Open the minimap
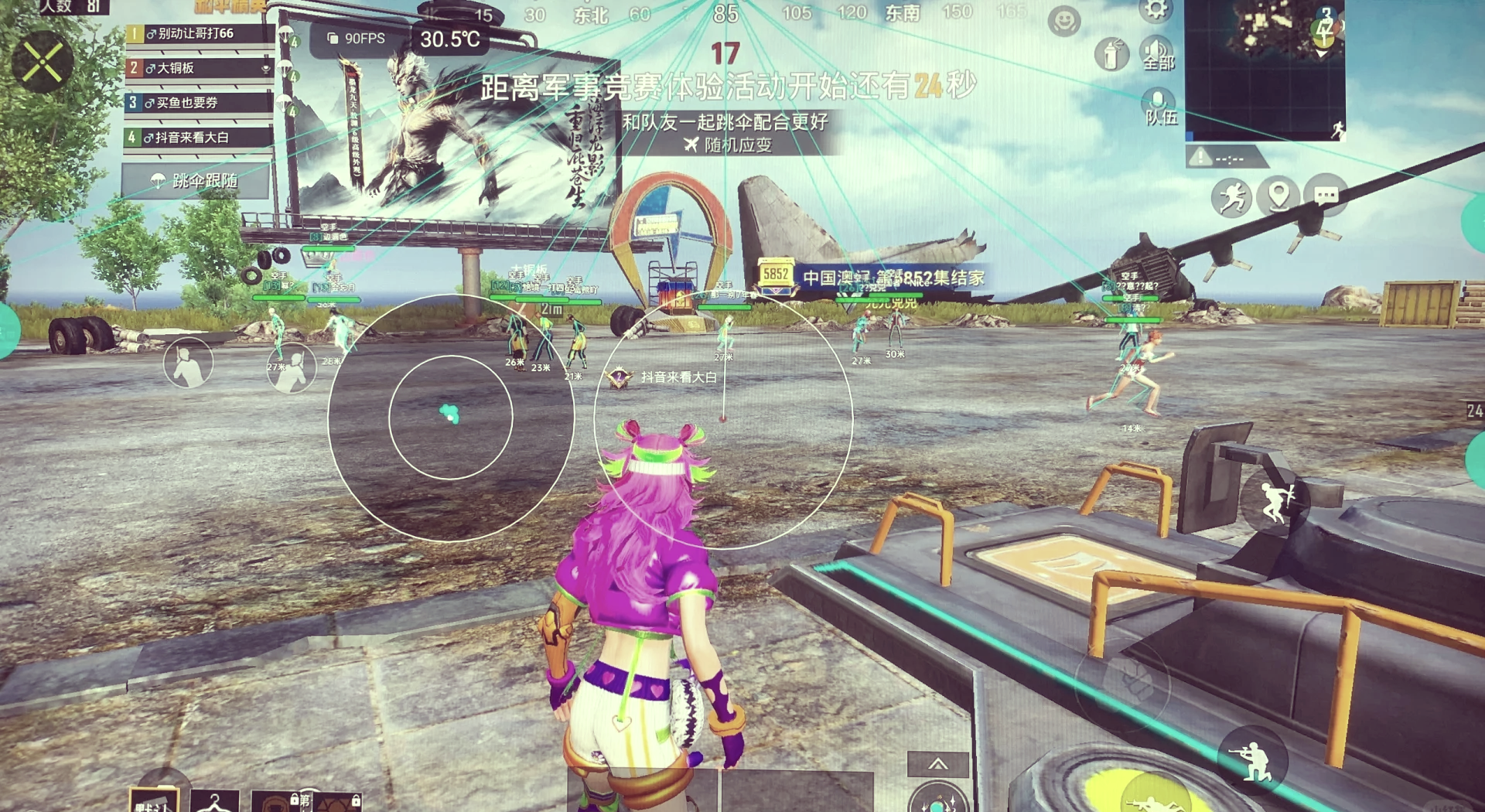 pos(1265,68)
